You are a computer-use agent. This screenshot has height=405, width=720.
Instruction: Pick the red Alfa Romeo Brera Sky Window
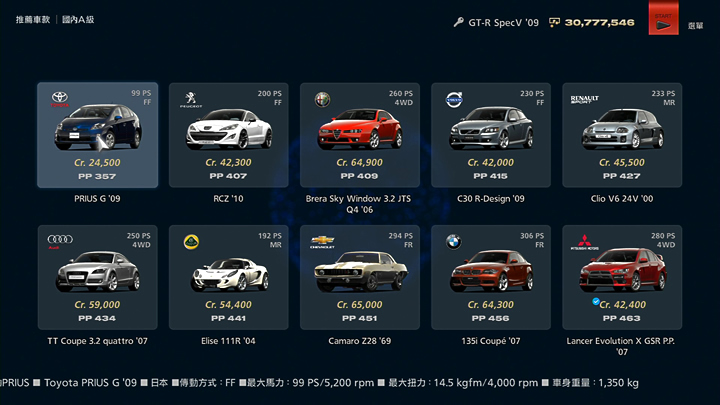coord(359,135)
